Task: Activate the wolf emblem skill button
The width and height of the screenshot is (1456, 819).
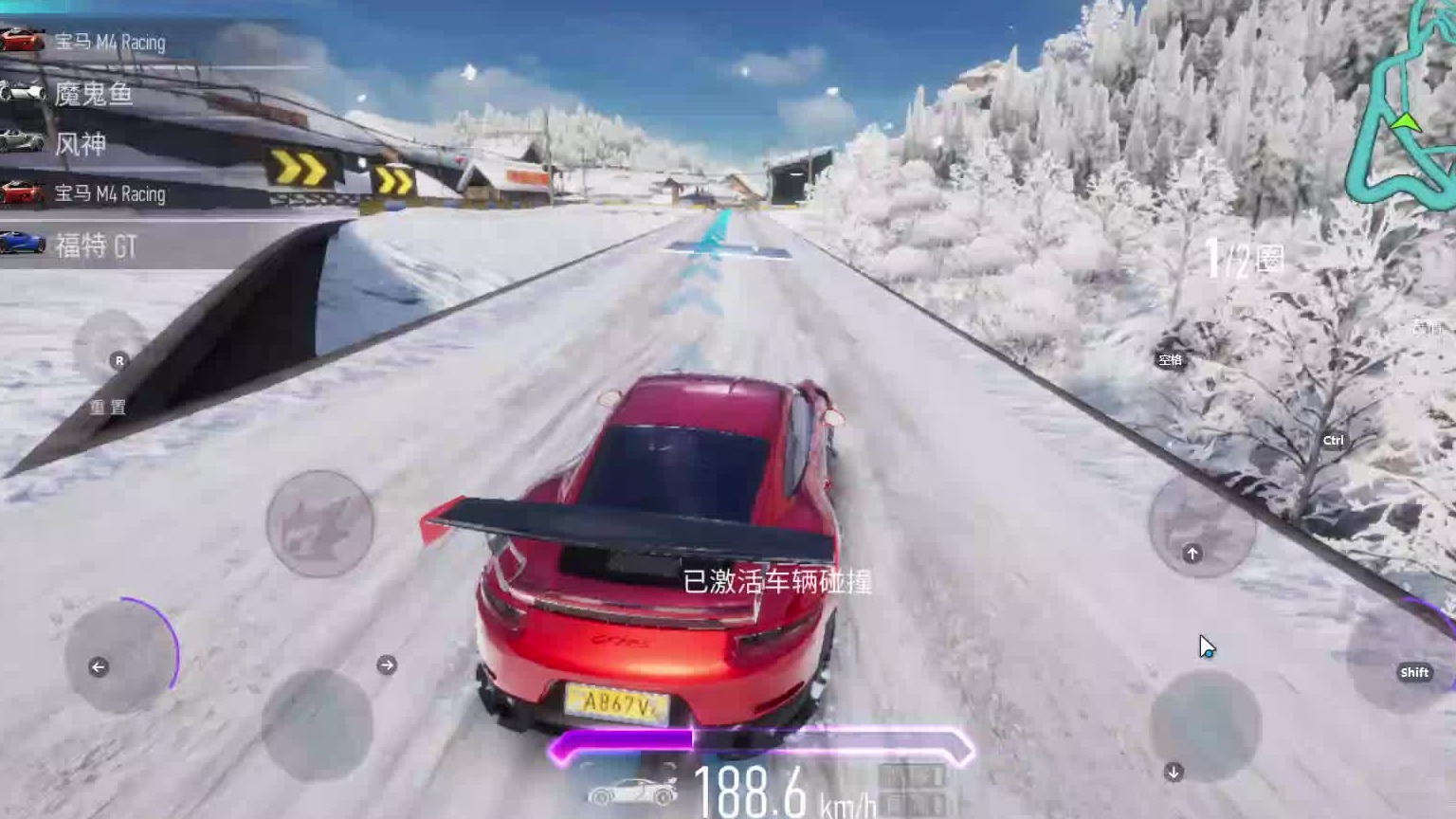Action: click(320, 523)
